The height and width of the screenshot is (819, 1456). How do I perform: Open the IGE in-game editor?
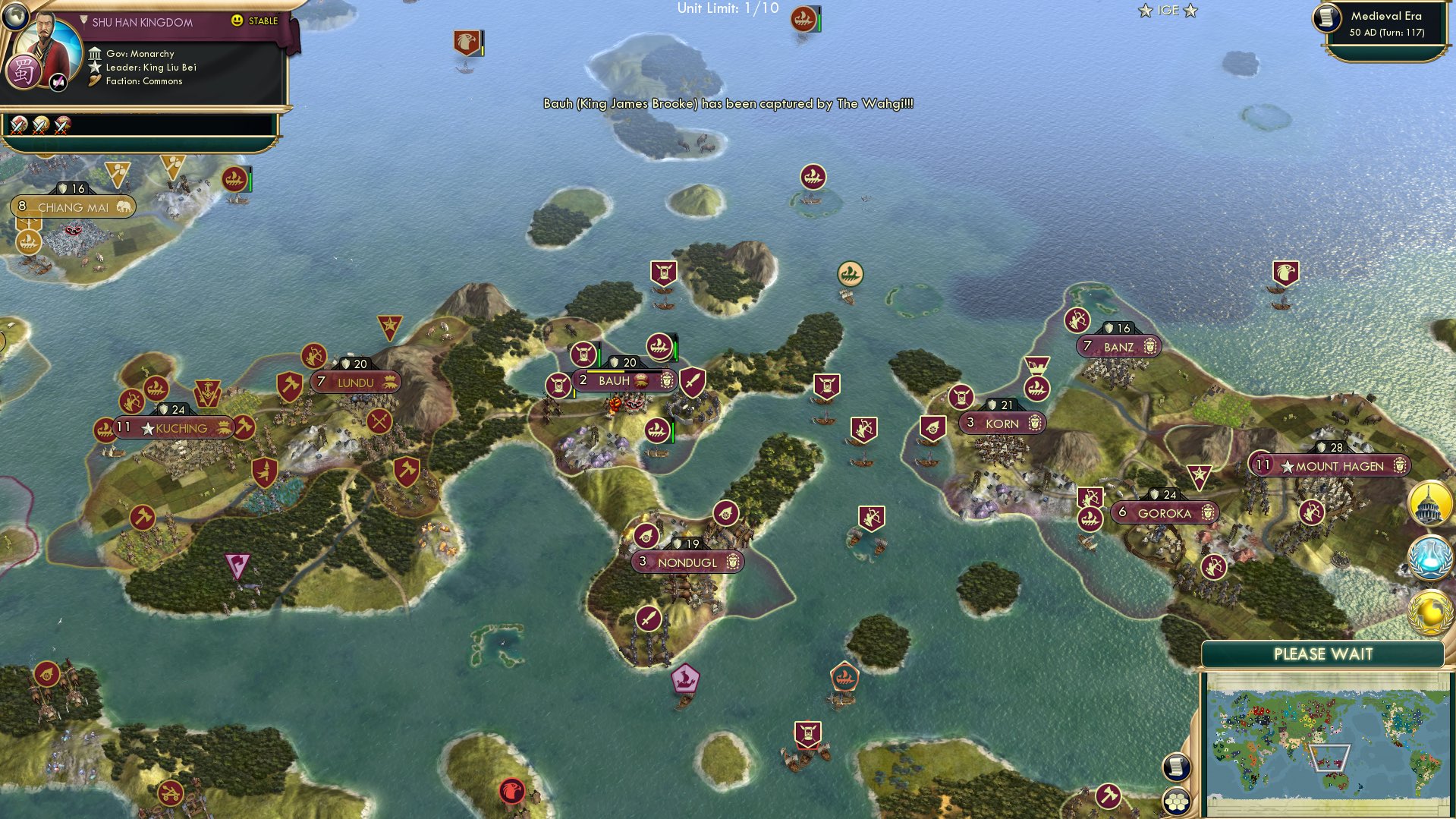(1168, 10)
